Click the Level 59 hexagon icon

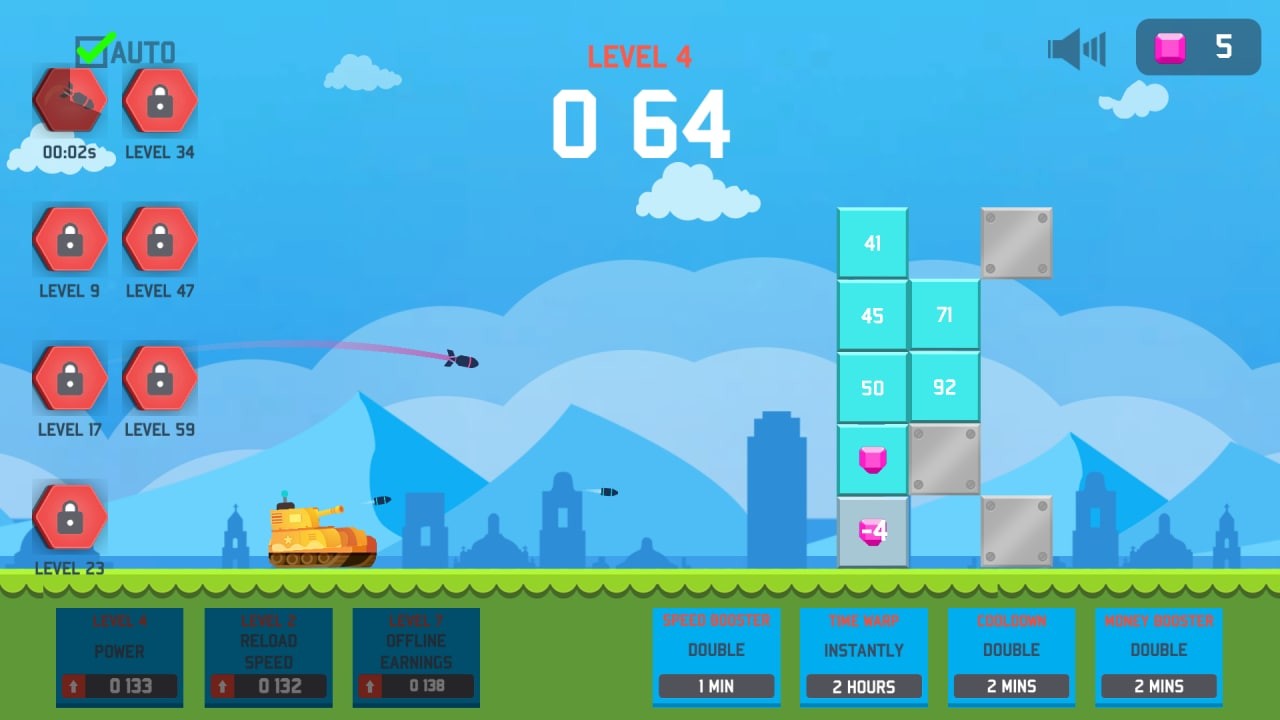[x=158, y=378]
